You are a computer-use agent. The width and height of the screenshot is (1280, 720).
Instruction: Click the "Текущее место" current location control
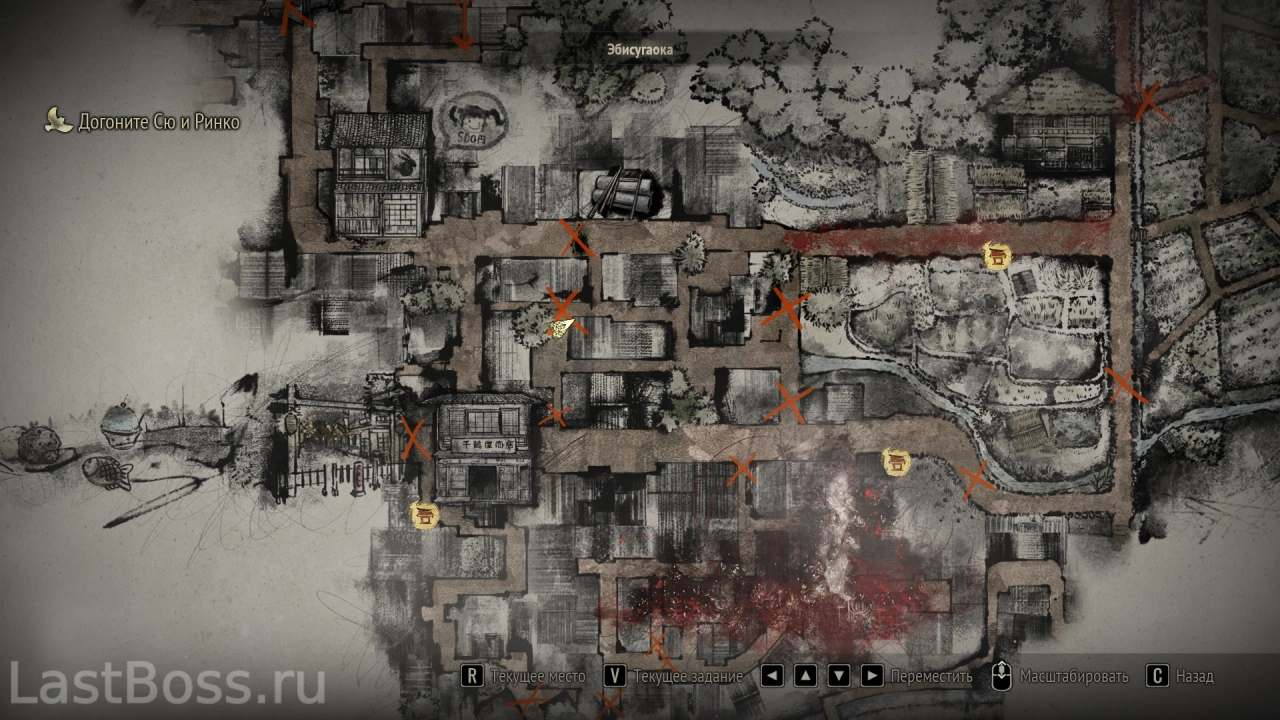click(x=525, y=676)
